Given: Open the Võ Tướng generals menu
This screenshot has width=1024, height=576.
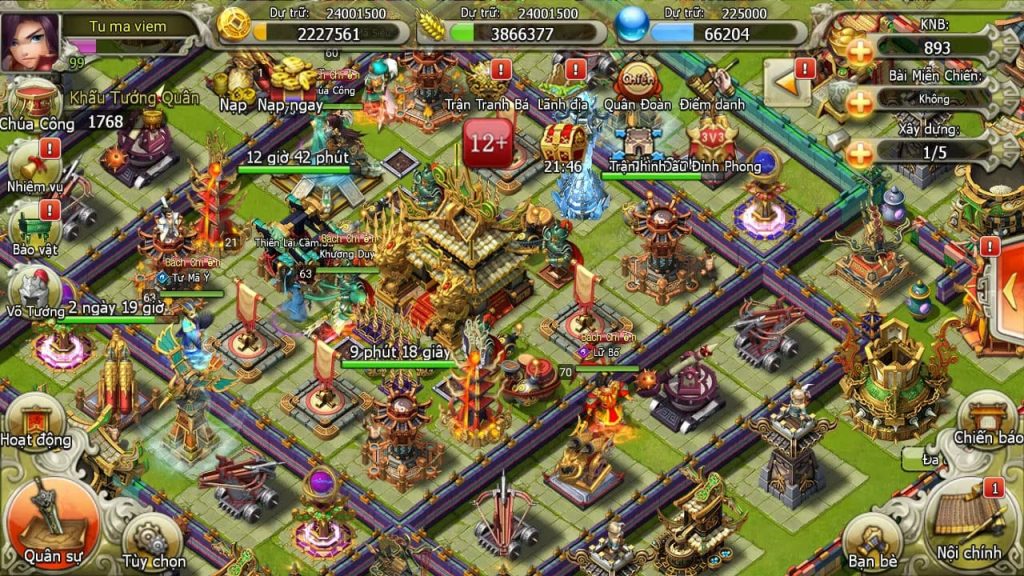Looking at the screenshot, I should click(32, 290).
